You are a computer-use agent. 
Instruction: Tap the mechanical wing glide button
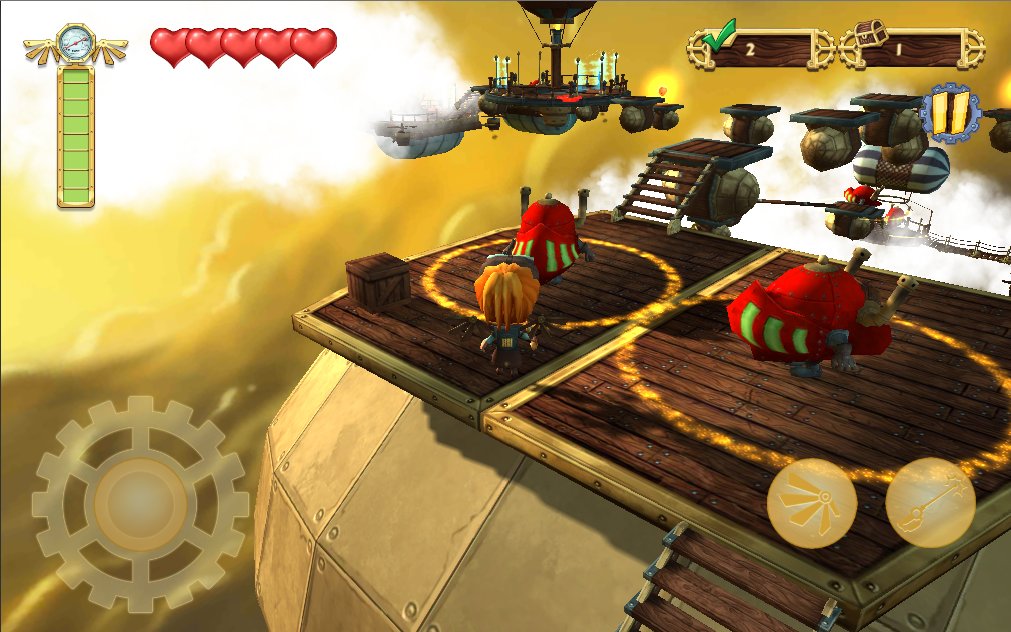click(x=811, y=503)
